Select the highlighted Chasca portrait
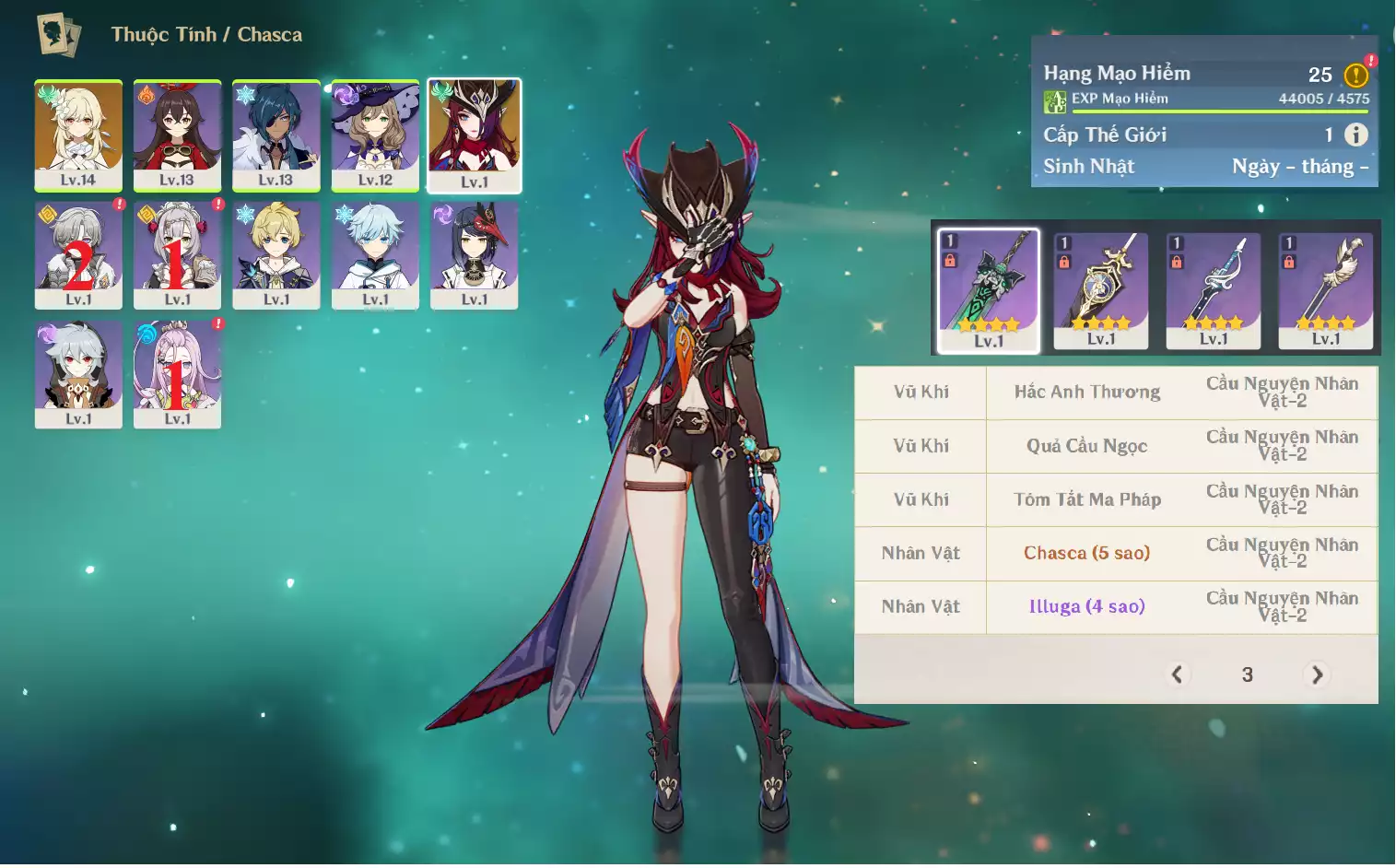 point(475,135)
